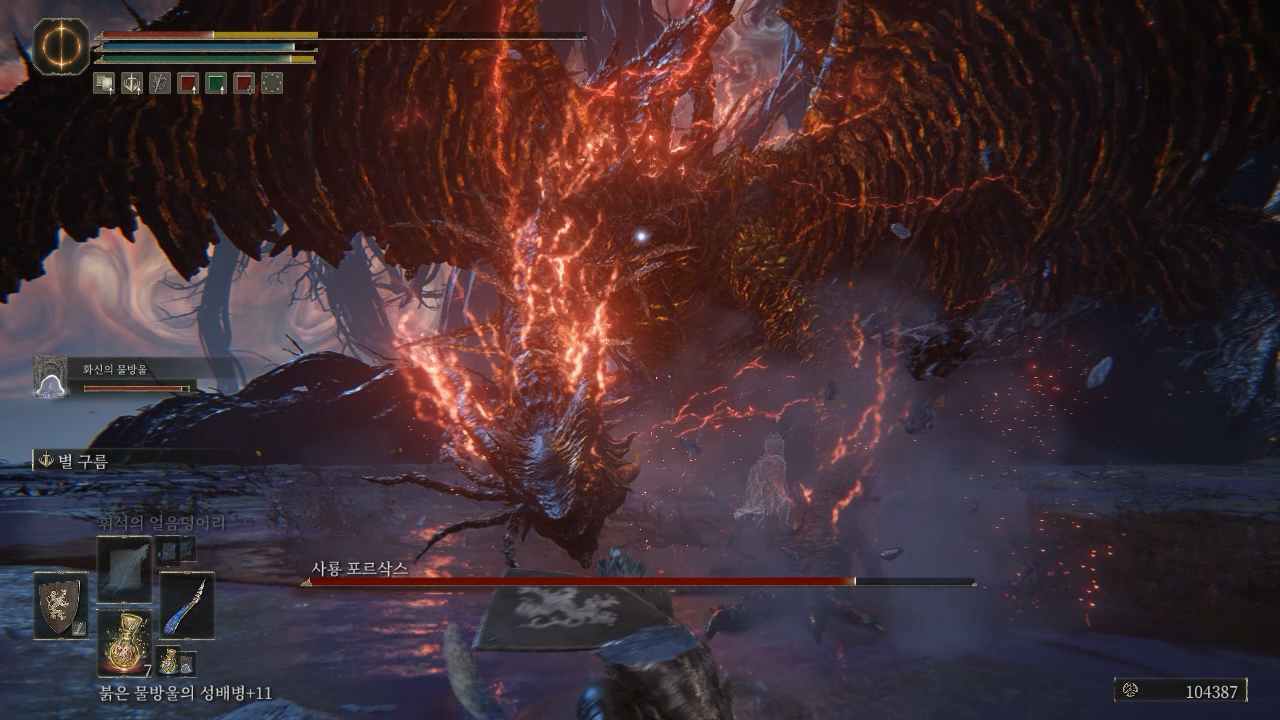Click the circular dotted ring status icon
This screenshot has width=1280, height=720.
click(272, 84)
